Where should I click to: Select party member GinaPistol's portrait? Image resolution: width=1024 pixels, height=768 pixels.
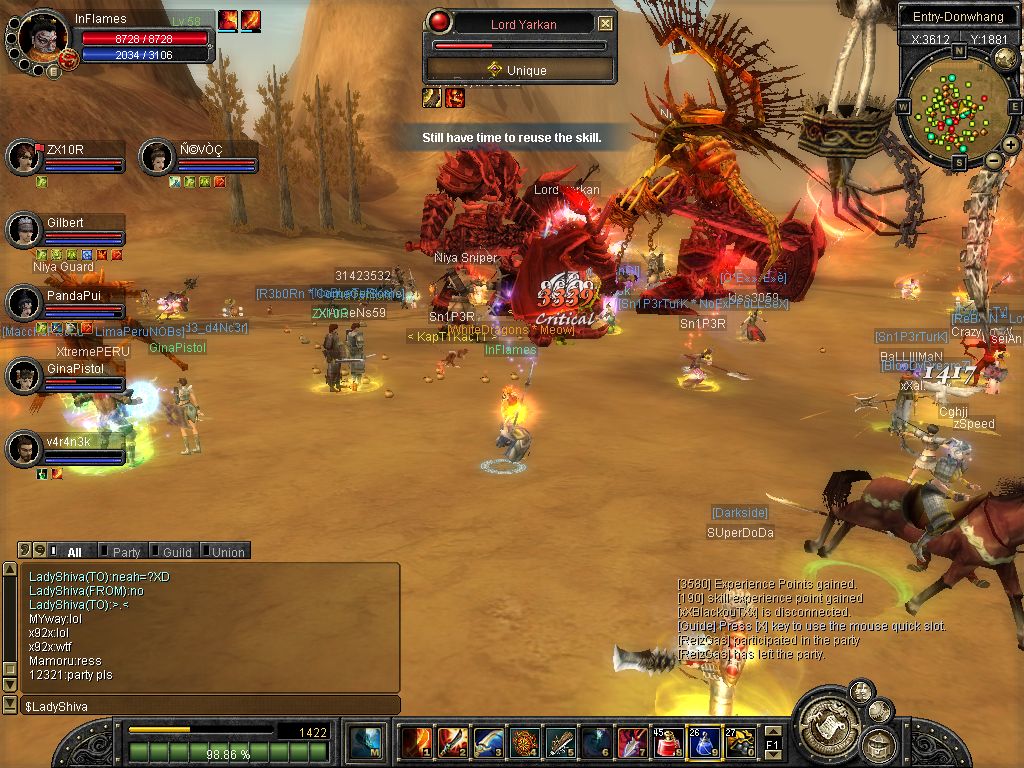point(23,376)
